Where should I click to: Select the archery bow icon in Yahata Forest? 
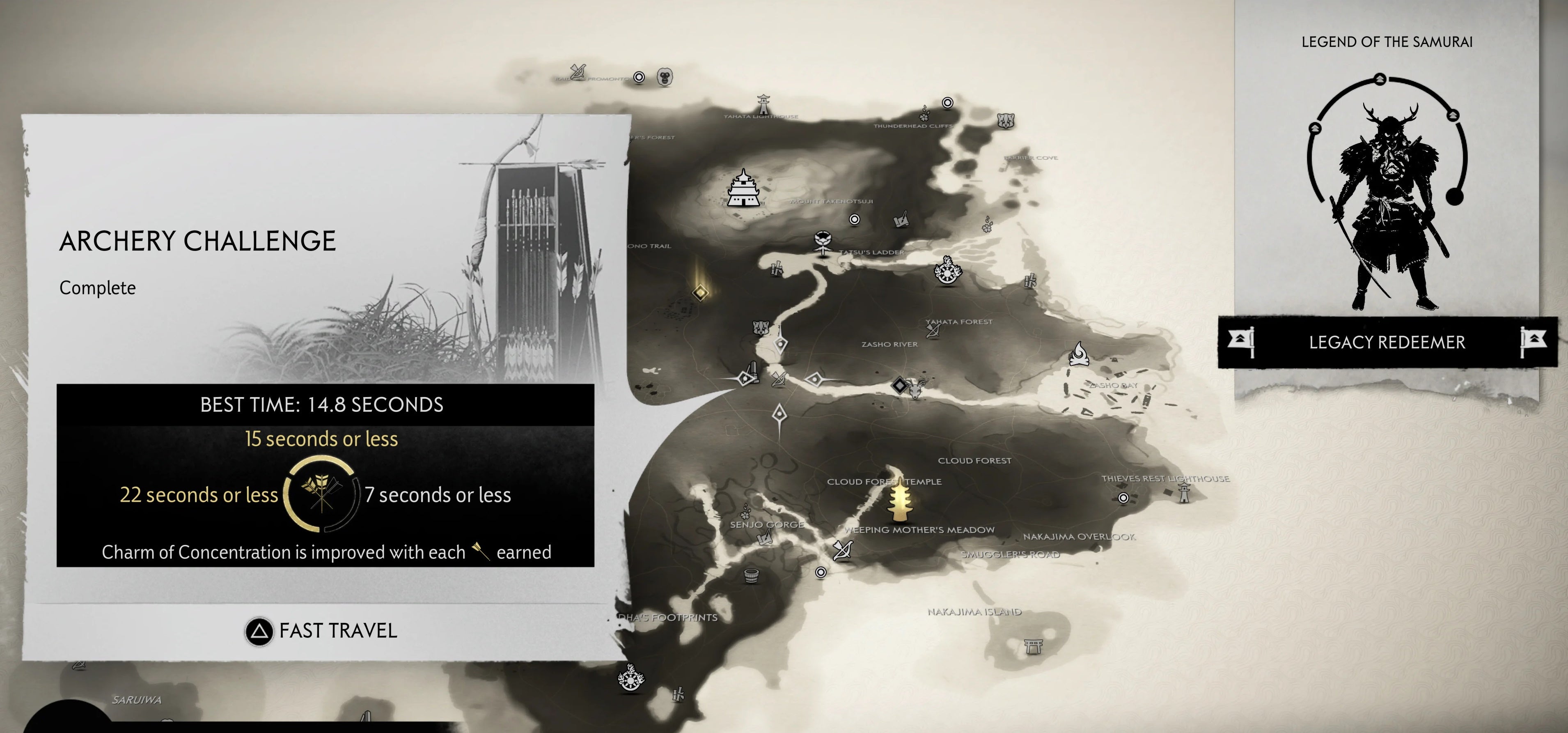coord(933,332)
